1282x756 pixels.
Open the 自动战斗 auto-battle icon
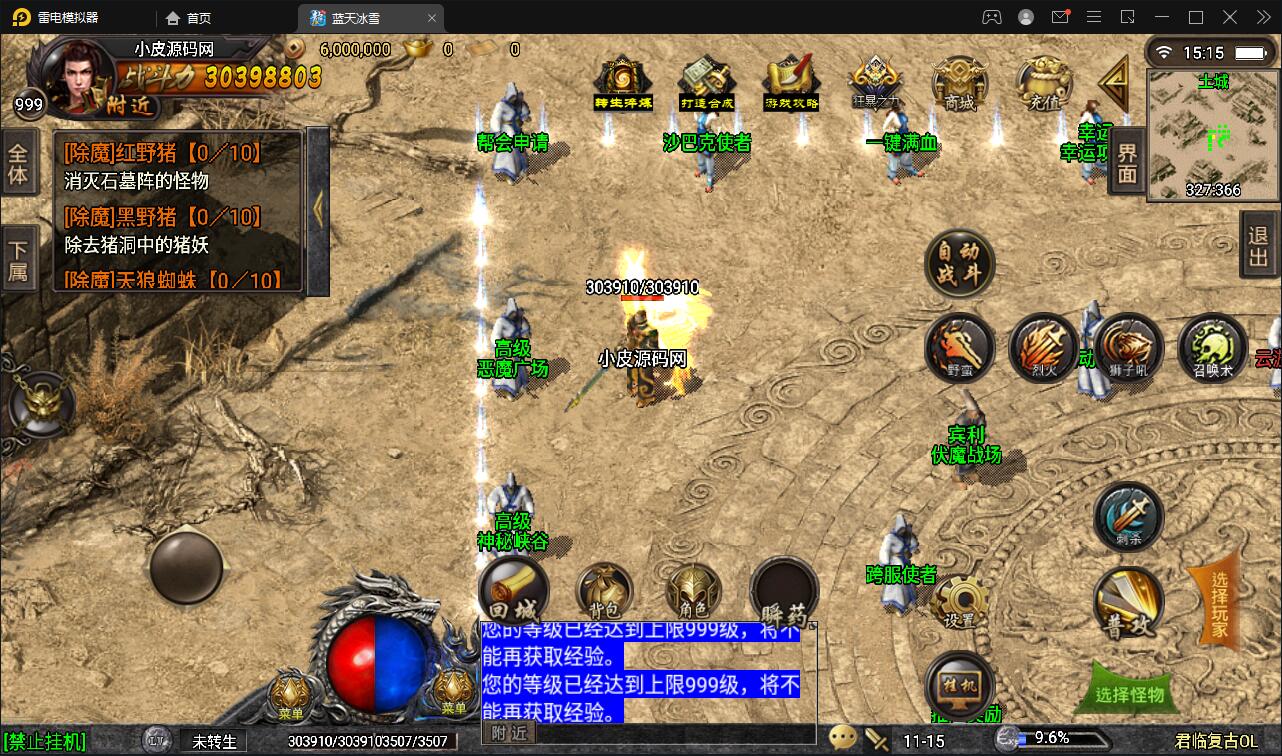pyautogui.click(x=960, y=263)
